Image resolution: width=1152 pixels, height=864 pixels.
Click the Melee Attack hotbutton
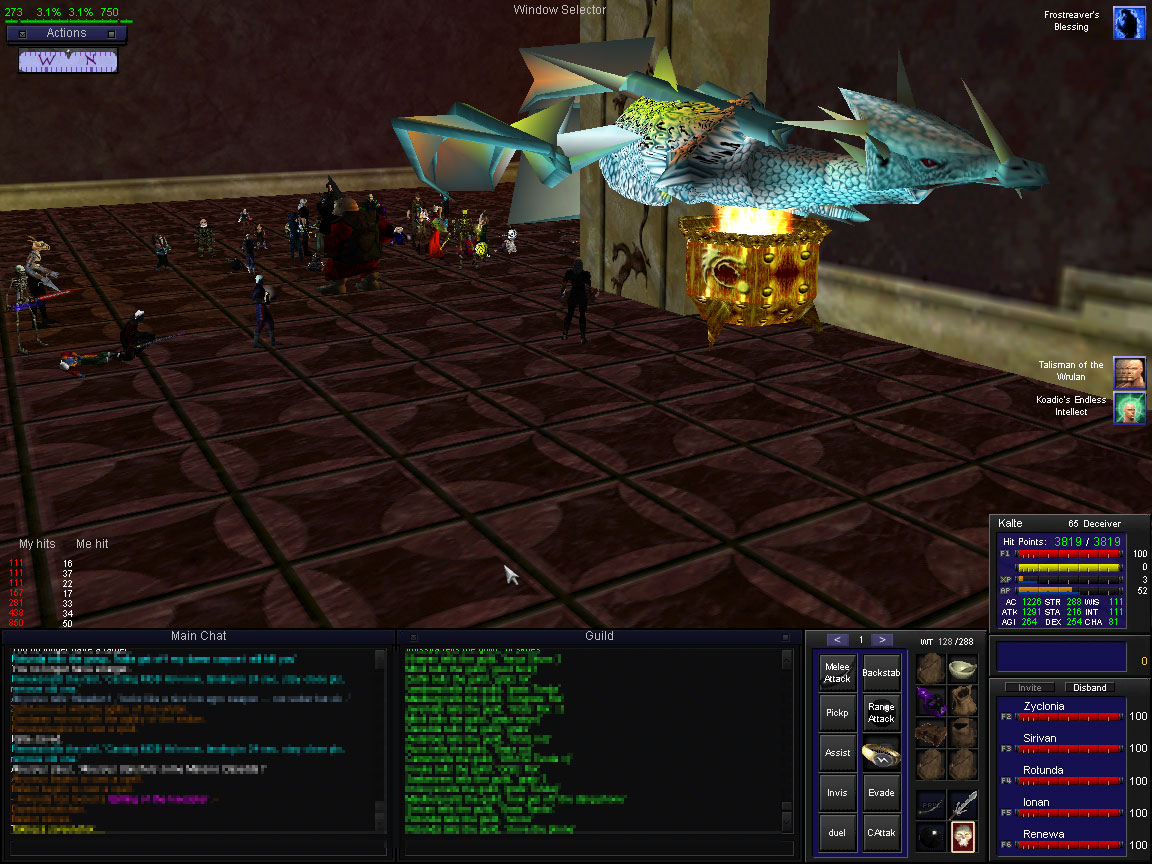click(x=837, y=673)
